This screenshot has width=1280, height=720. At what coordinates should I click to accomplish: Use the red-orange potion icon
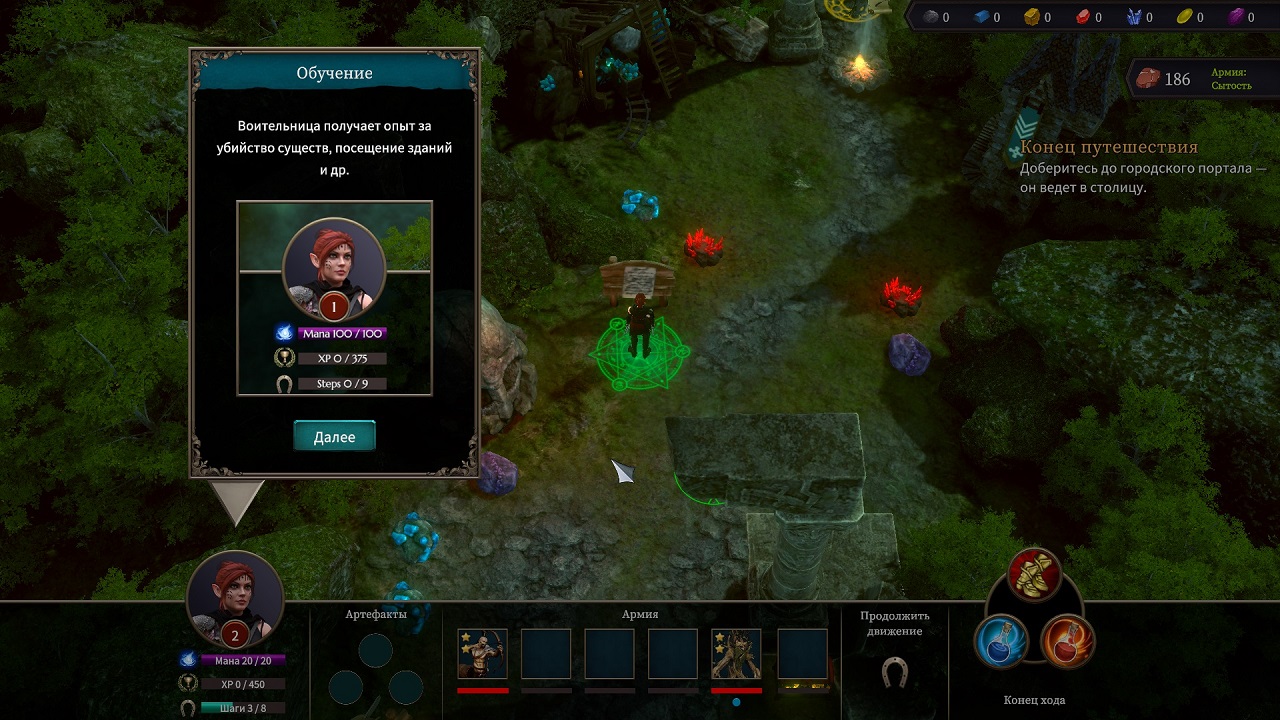tap(1067, 641)
